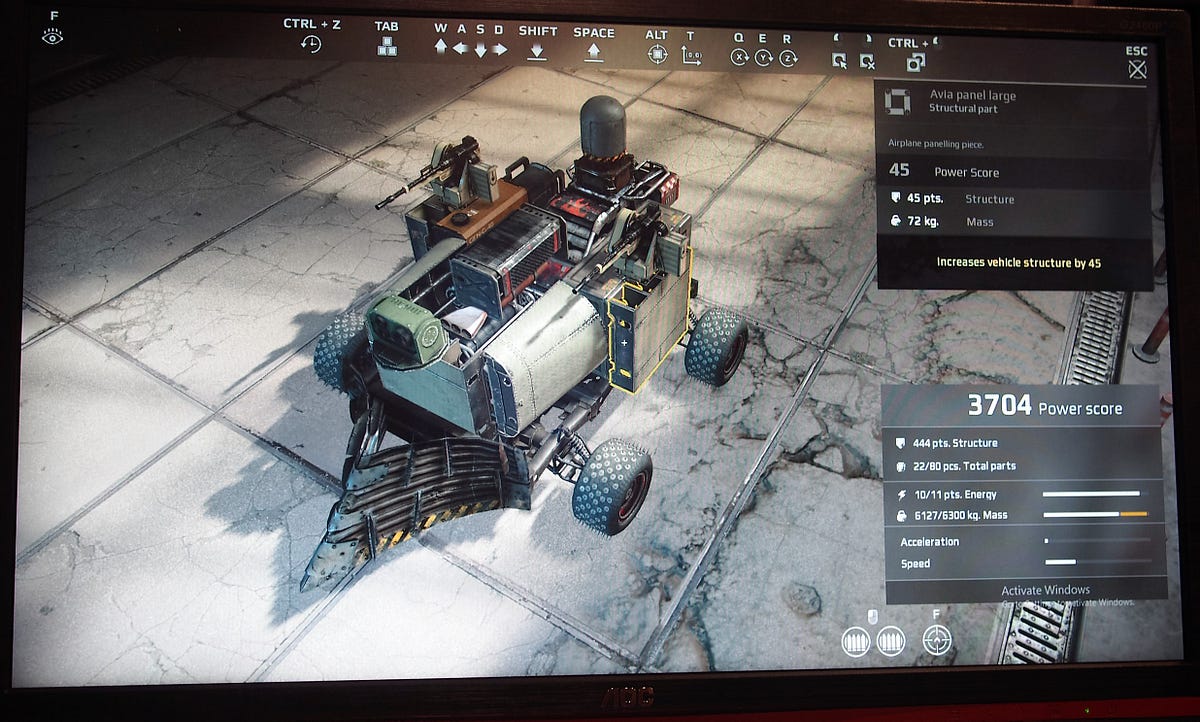This screenshot has height=722, width=1200.
Task: Click the deselect box icon with X
Action: (867, 62)
